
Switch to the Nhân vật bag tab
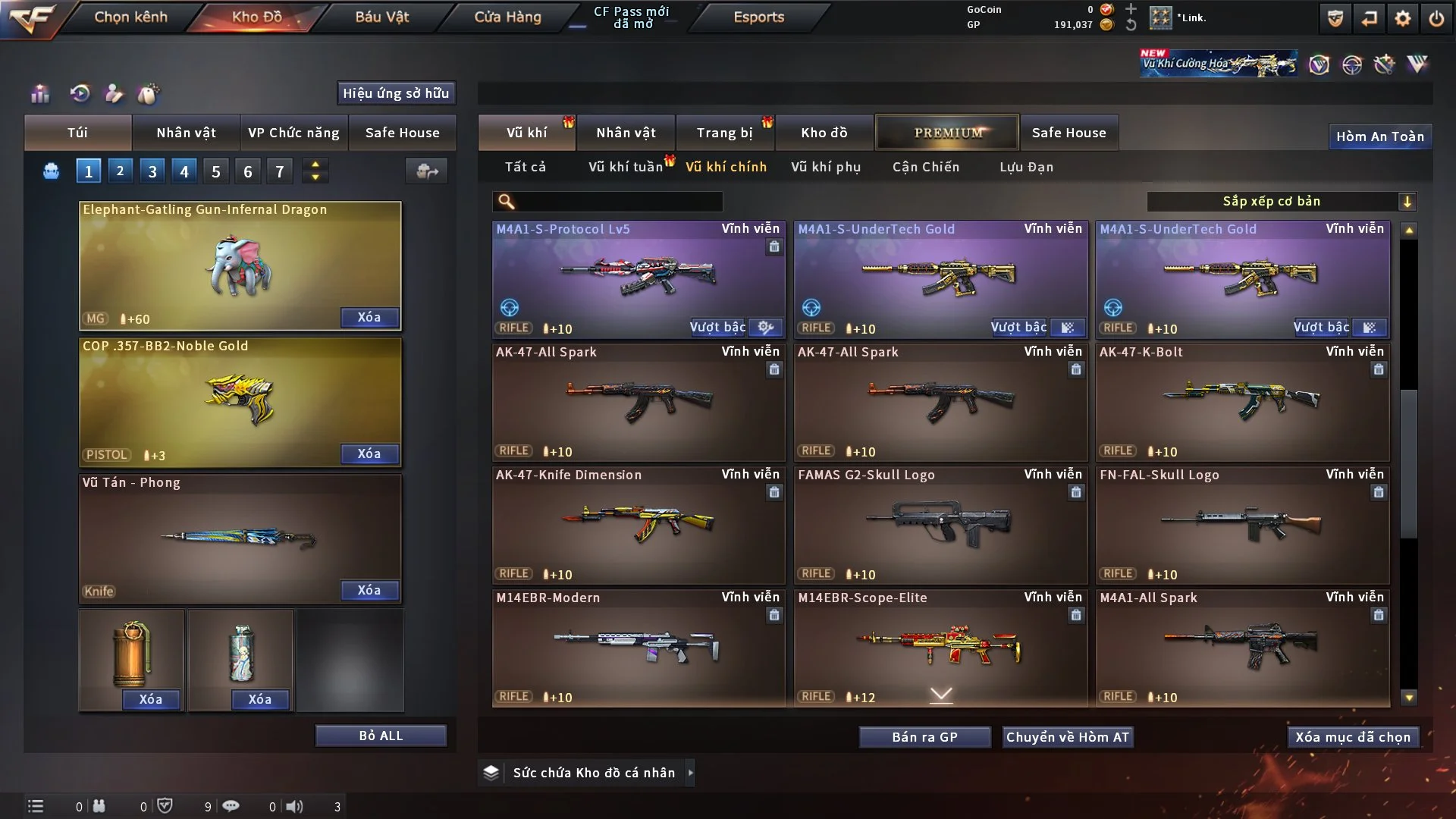186,133
